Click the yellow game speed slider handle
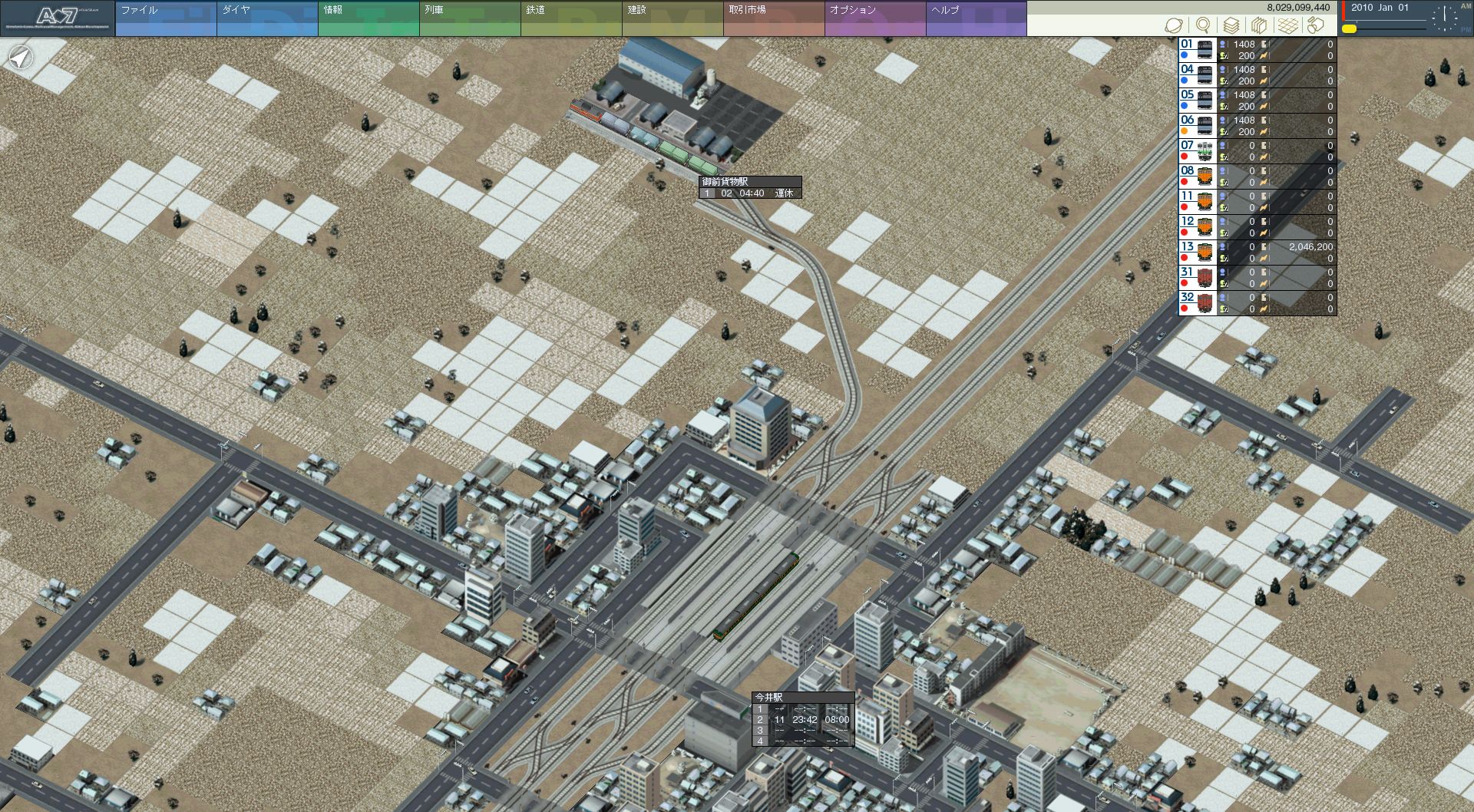 [x=1349, y=29]
